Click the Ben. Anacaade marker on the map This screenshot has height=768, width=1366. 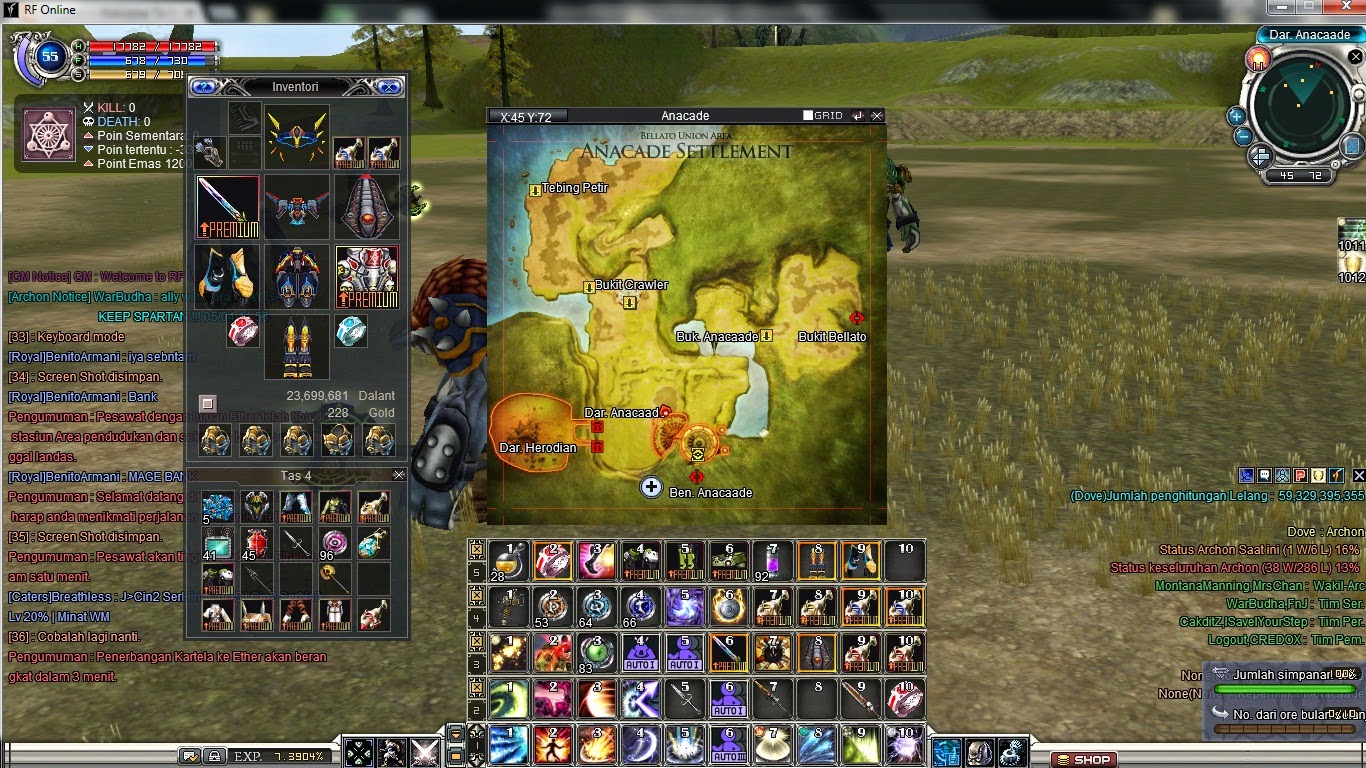click(652, 488)
